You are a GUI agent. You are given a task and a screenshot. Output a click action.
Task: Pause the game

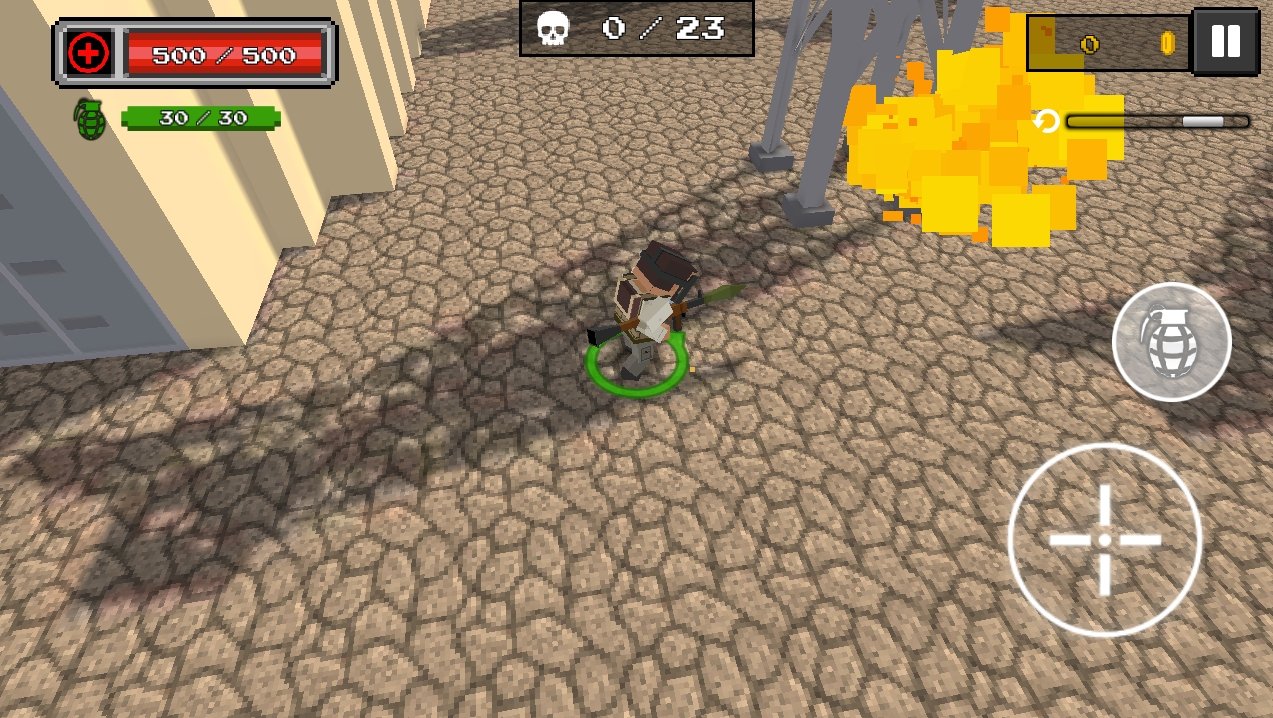1225,42
